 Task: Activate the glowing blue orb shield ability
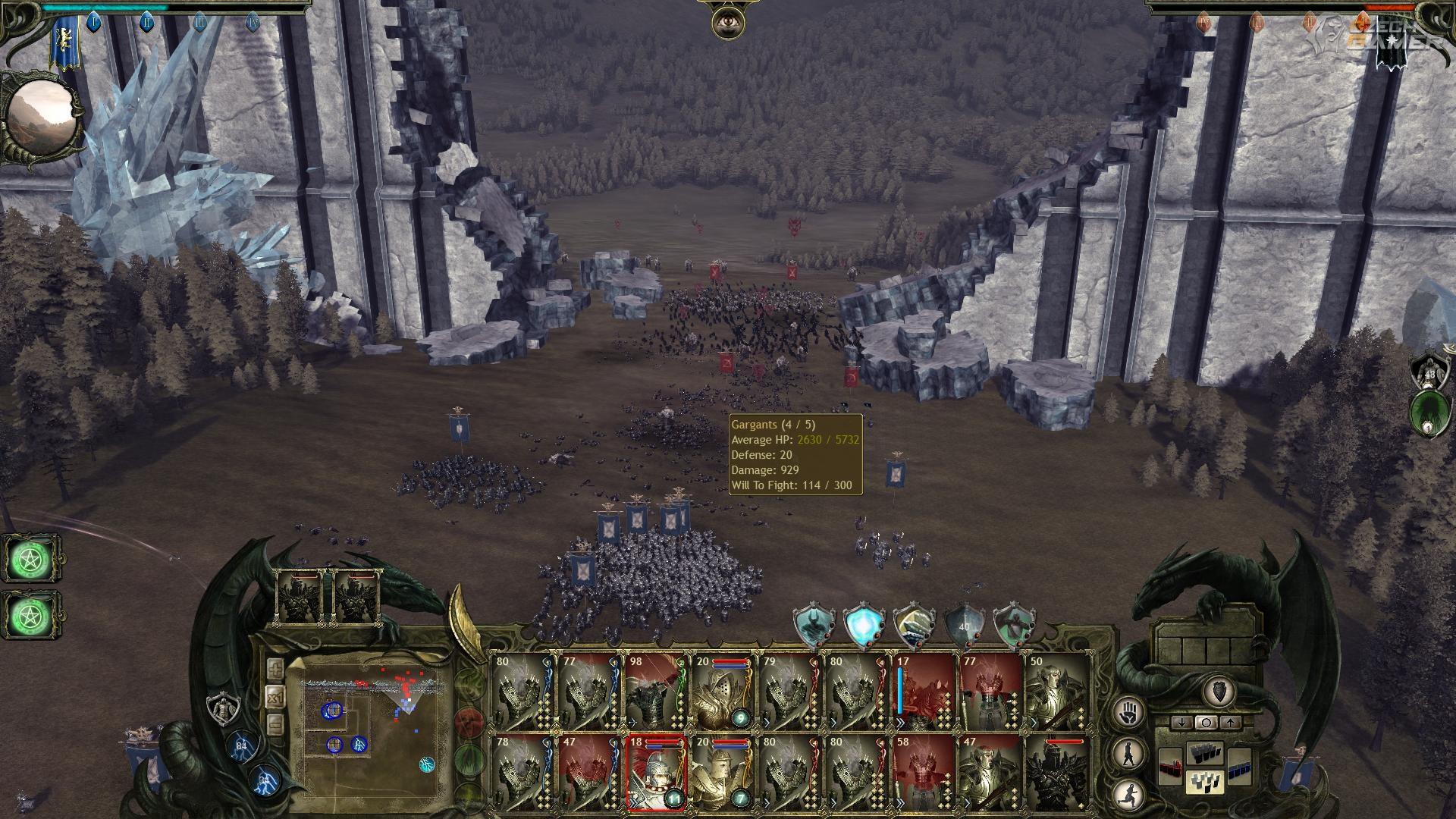click(864, 627)
